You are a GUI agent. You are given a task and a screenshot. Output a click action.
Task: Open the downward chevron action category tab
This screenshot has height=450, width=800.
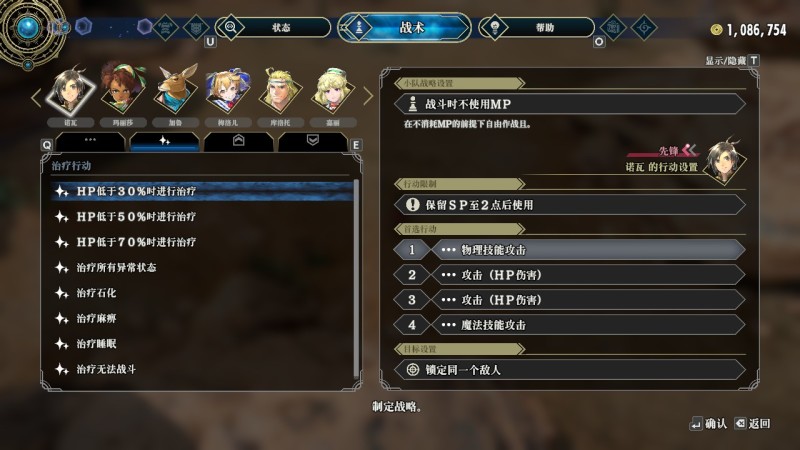click(313, 142)
